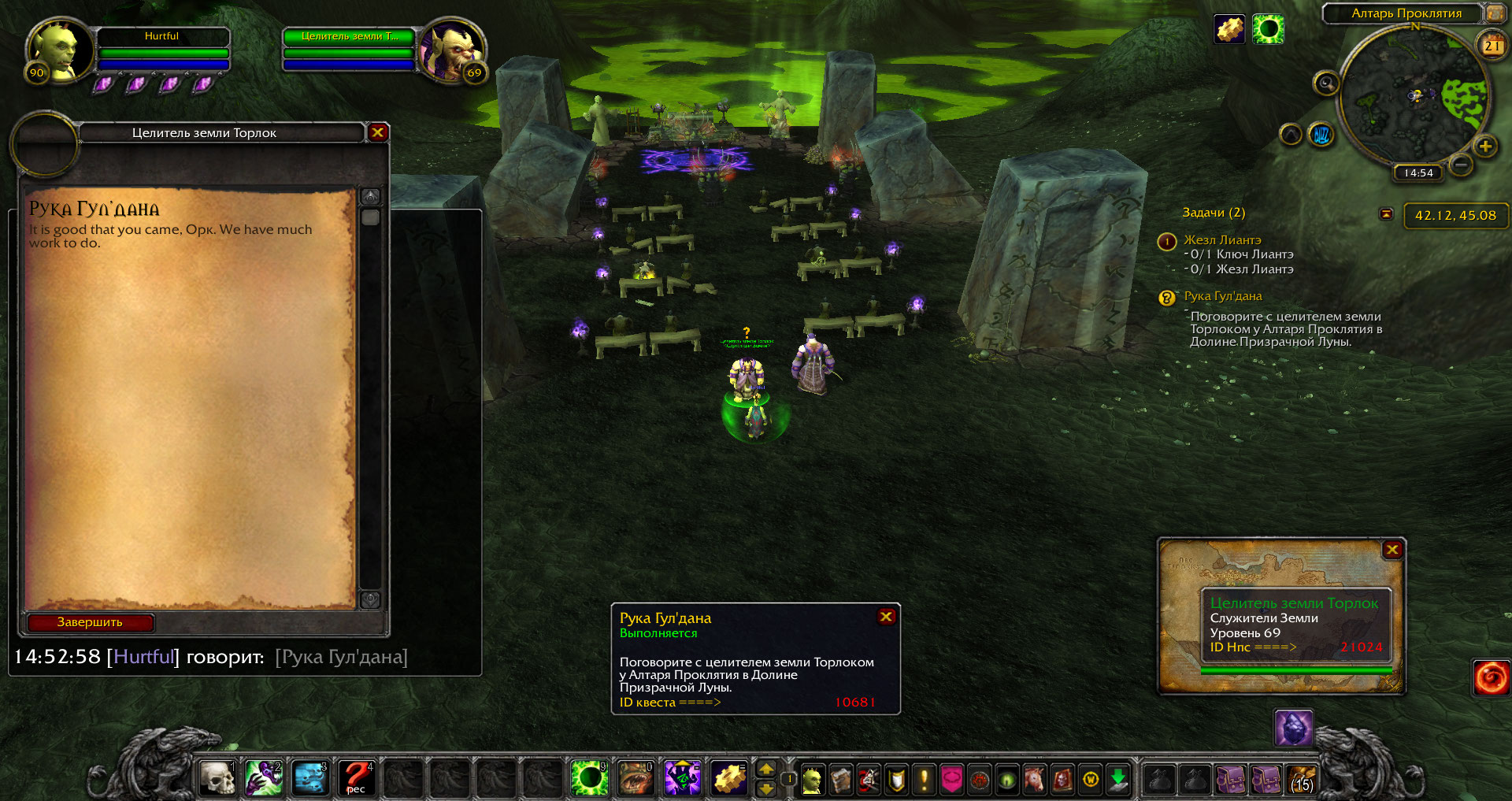Image resolution: width=1512 pixels, height=801 pixels.
Task: Use the purple-hand green spell in slot 2
Action: point(264,778)
